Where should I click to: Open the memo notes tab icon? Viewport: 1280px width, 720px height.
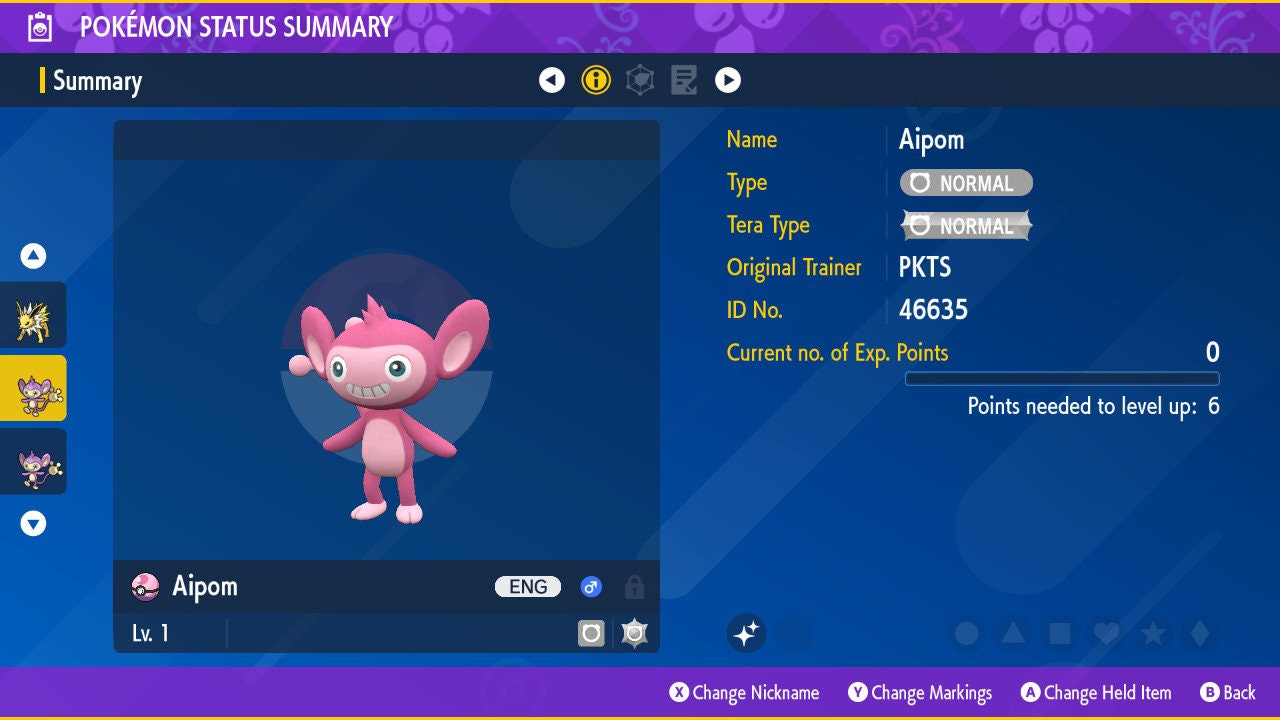click(684, 80)
